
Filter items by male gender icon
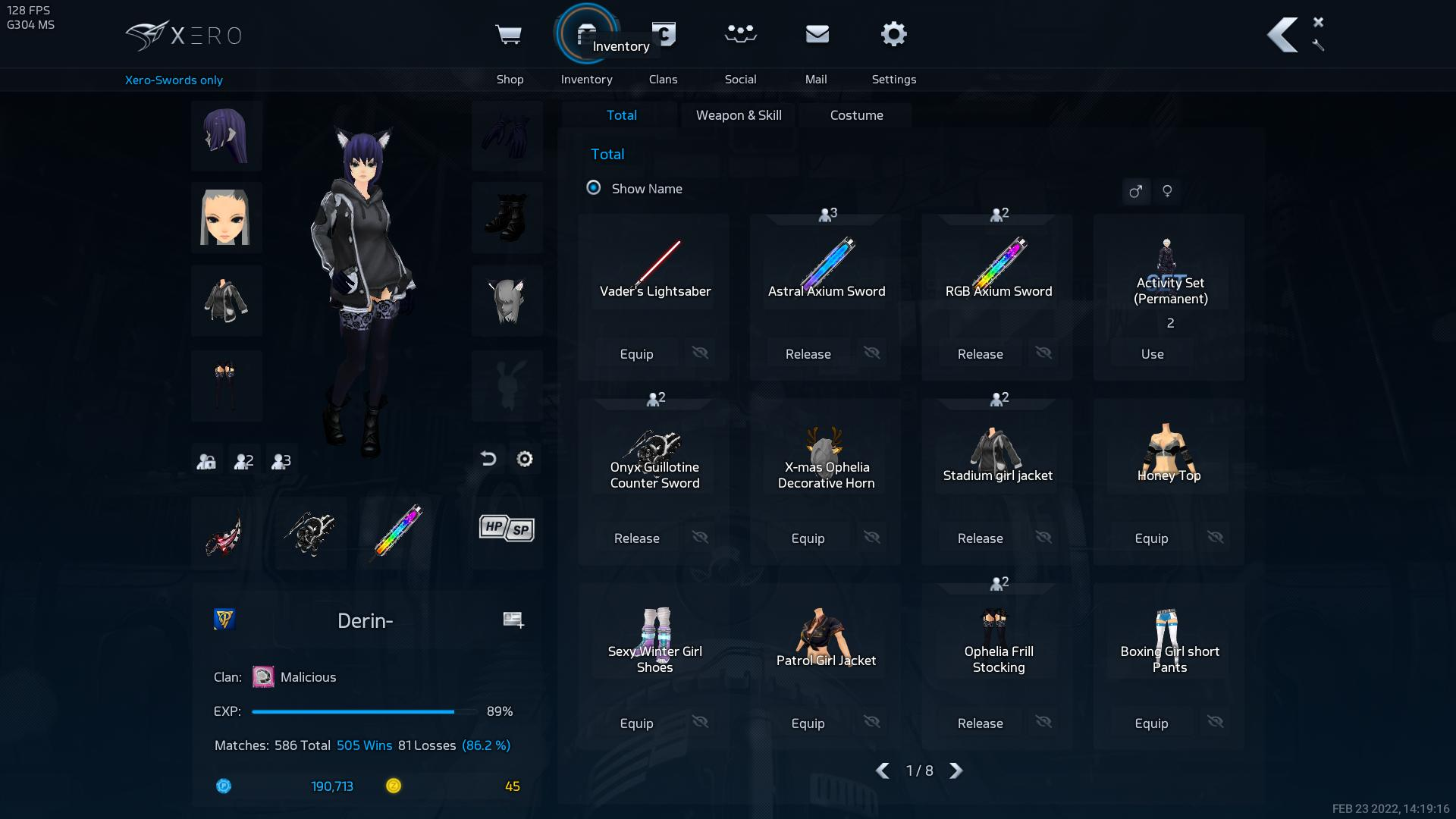point(1135,191)
